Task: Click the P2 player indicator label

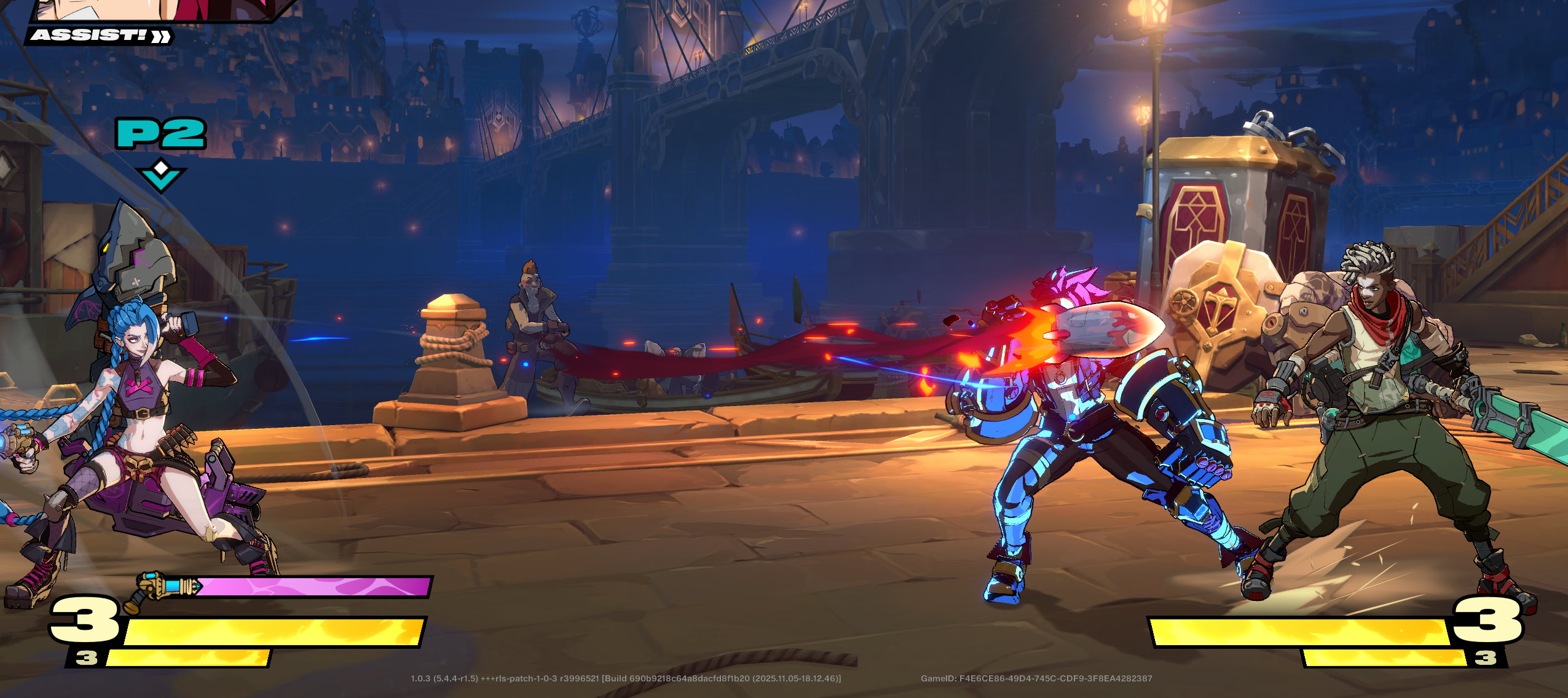Action: click(x=160, y=133)
